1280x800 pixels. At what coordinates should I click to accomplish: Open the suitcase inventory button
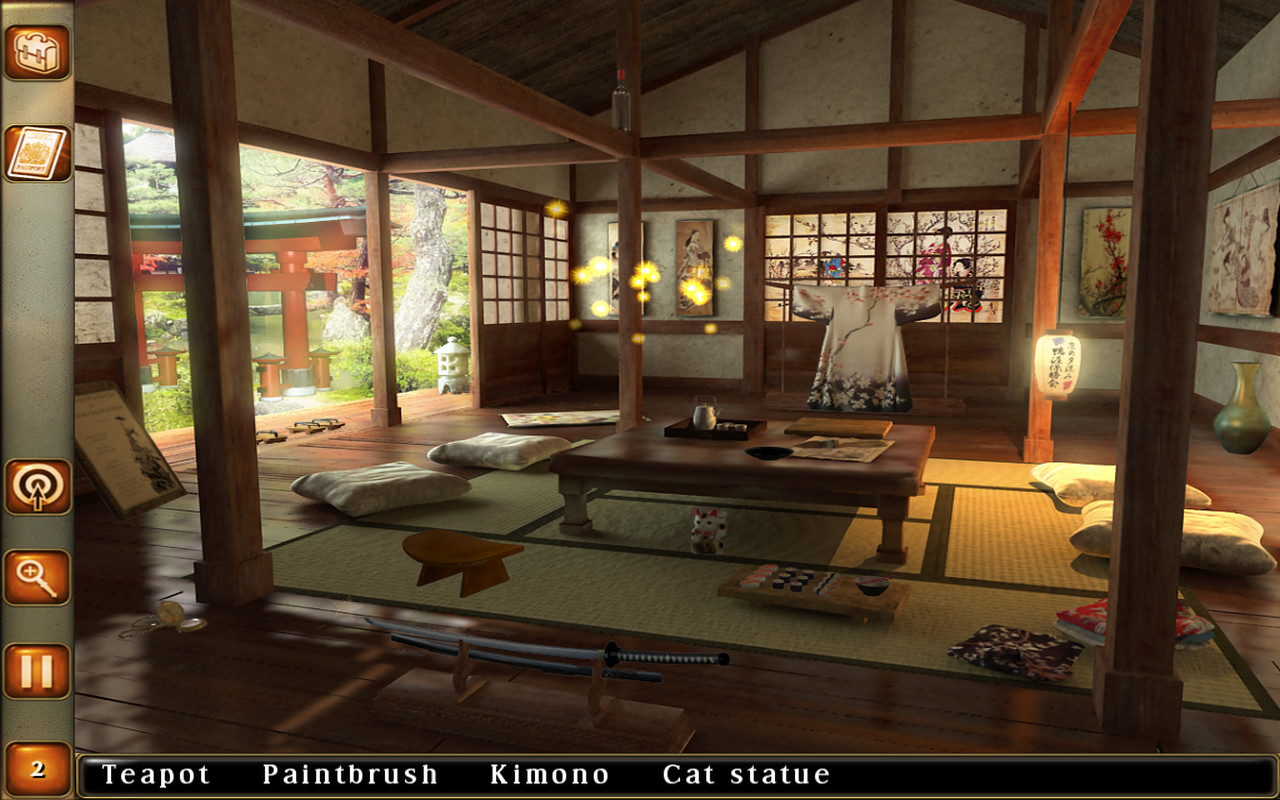point(37,52)
